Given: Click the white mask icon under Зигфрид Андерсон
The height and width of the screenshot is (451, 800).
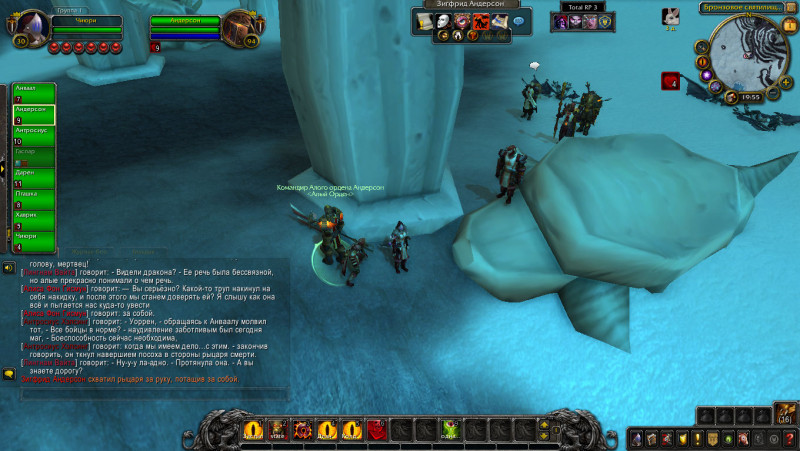Looking at the screenshot, I should 443,21.
